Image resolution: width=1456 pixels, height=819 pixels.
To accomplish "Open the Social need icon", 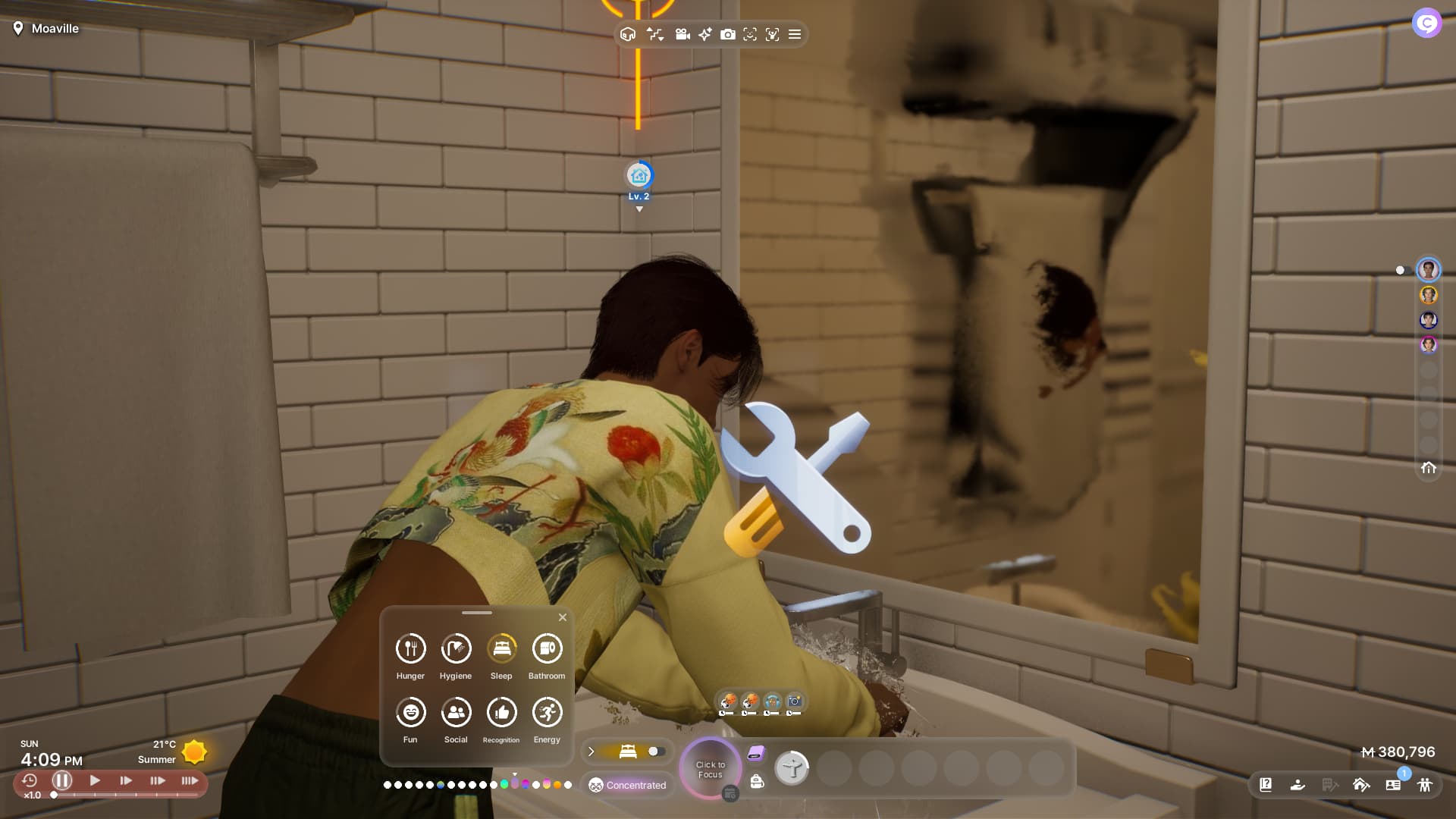I will [456, 713].
